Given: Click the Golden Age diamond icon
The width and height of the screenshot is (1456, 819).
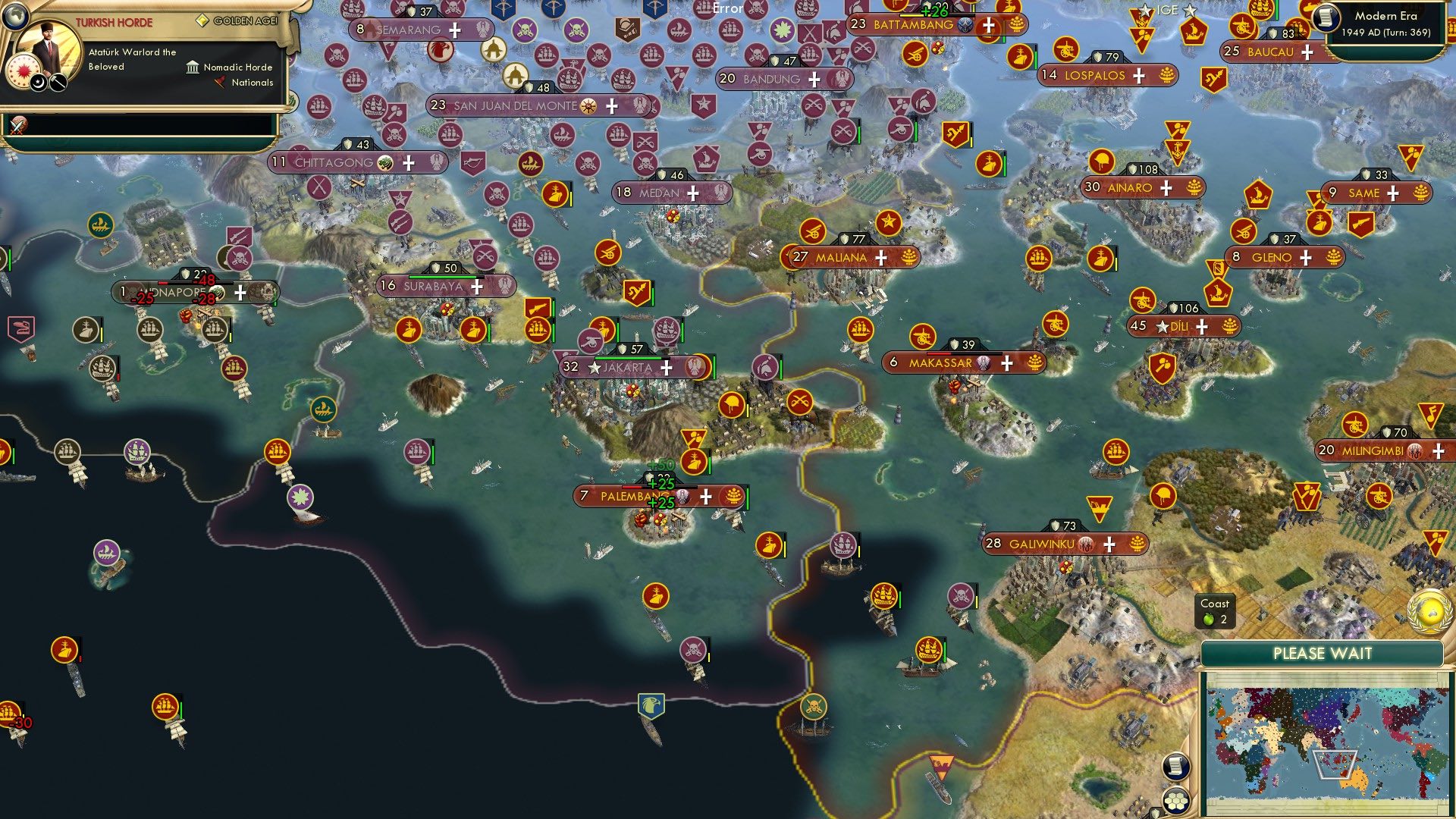Looking at the screenshot, I should click(203, 20).
